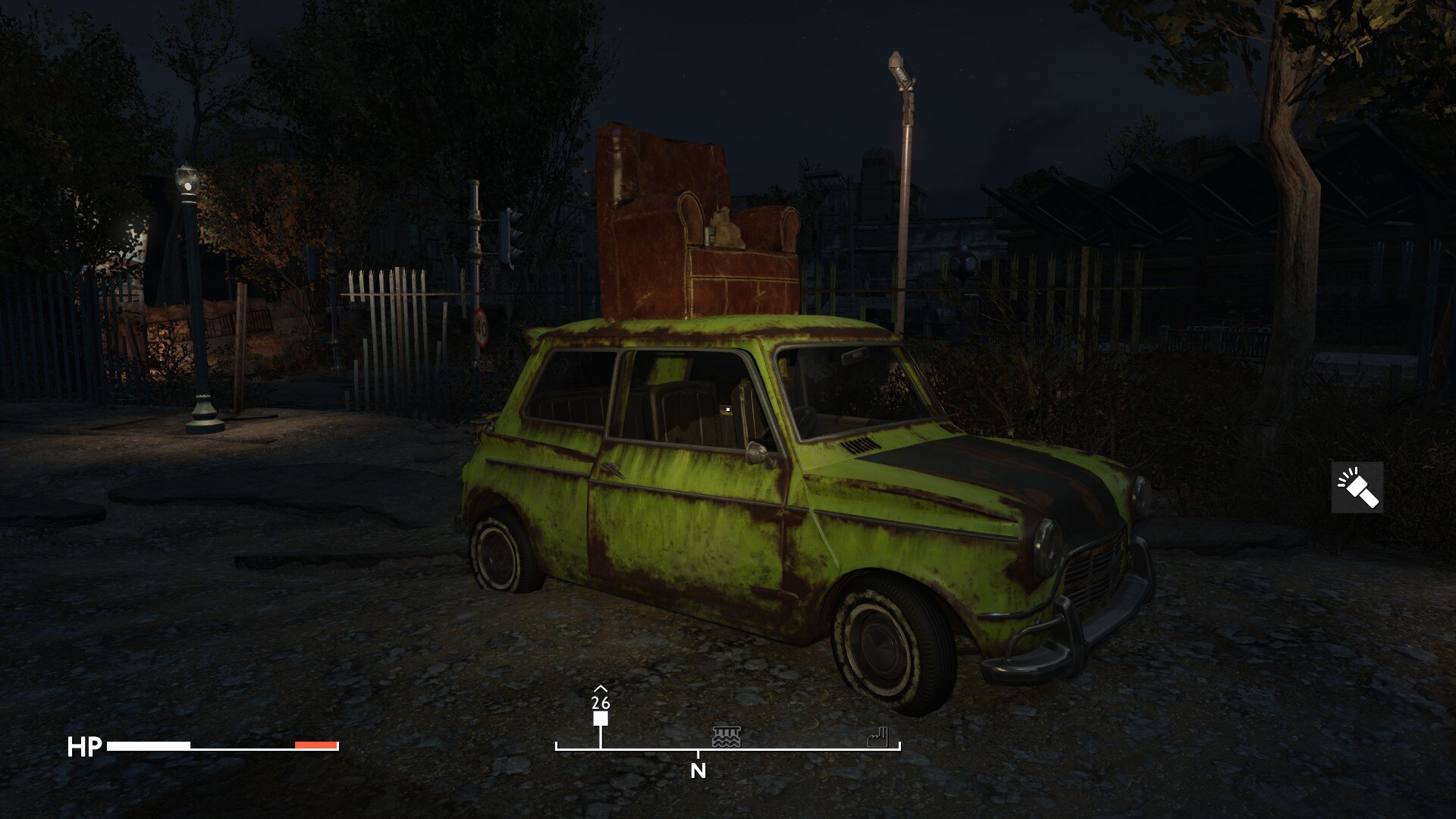Click the bridge location icon on compass

point(726,736)
